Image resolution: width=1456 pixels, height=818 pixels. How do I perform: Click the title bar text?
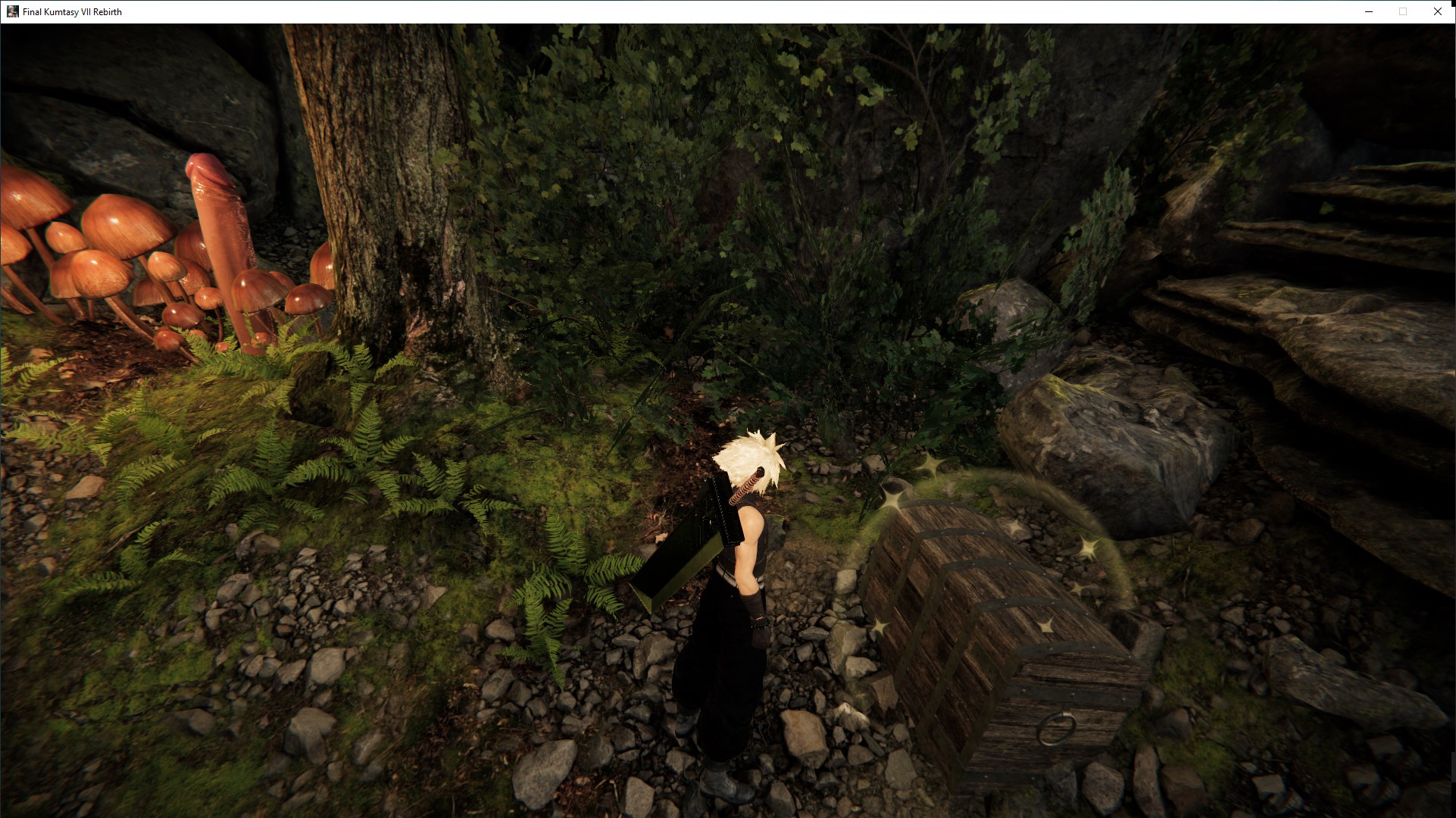pos(72,11)
